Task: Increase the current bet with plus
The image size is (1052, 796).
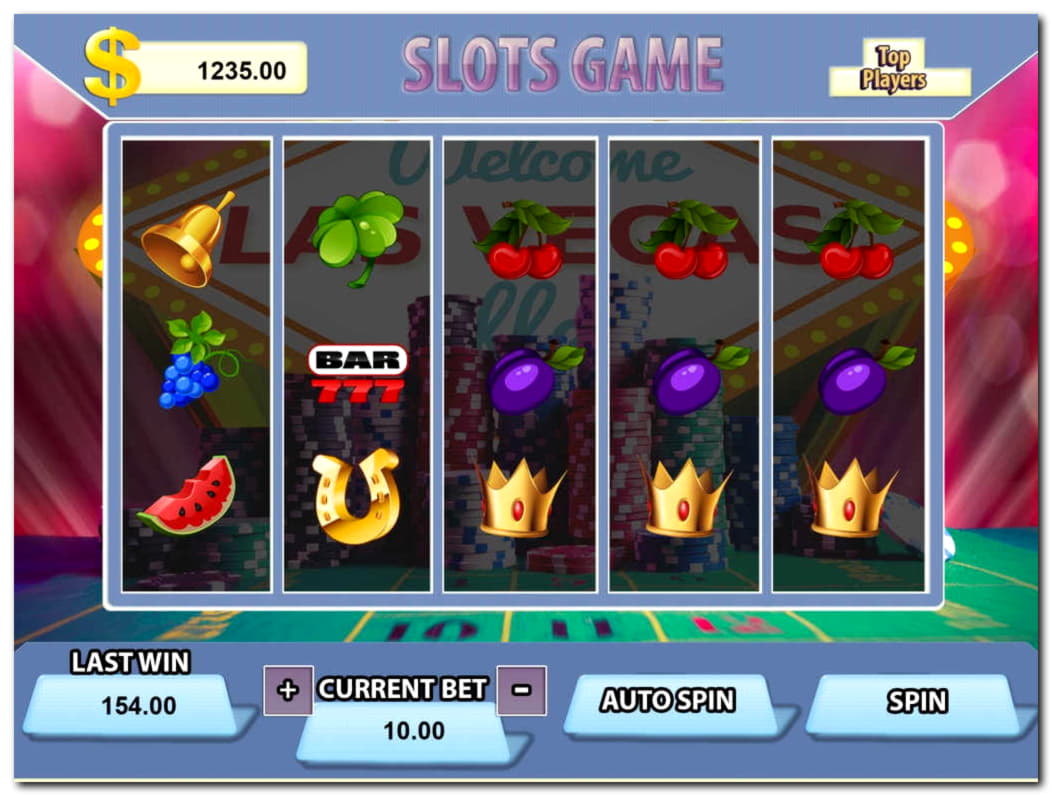Action: (288, 690)
